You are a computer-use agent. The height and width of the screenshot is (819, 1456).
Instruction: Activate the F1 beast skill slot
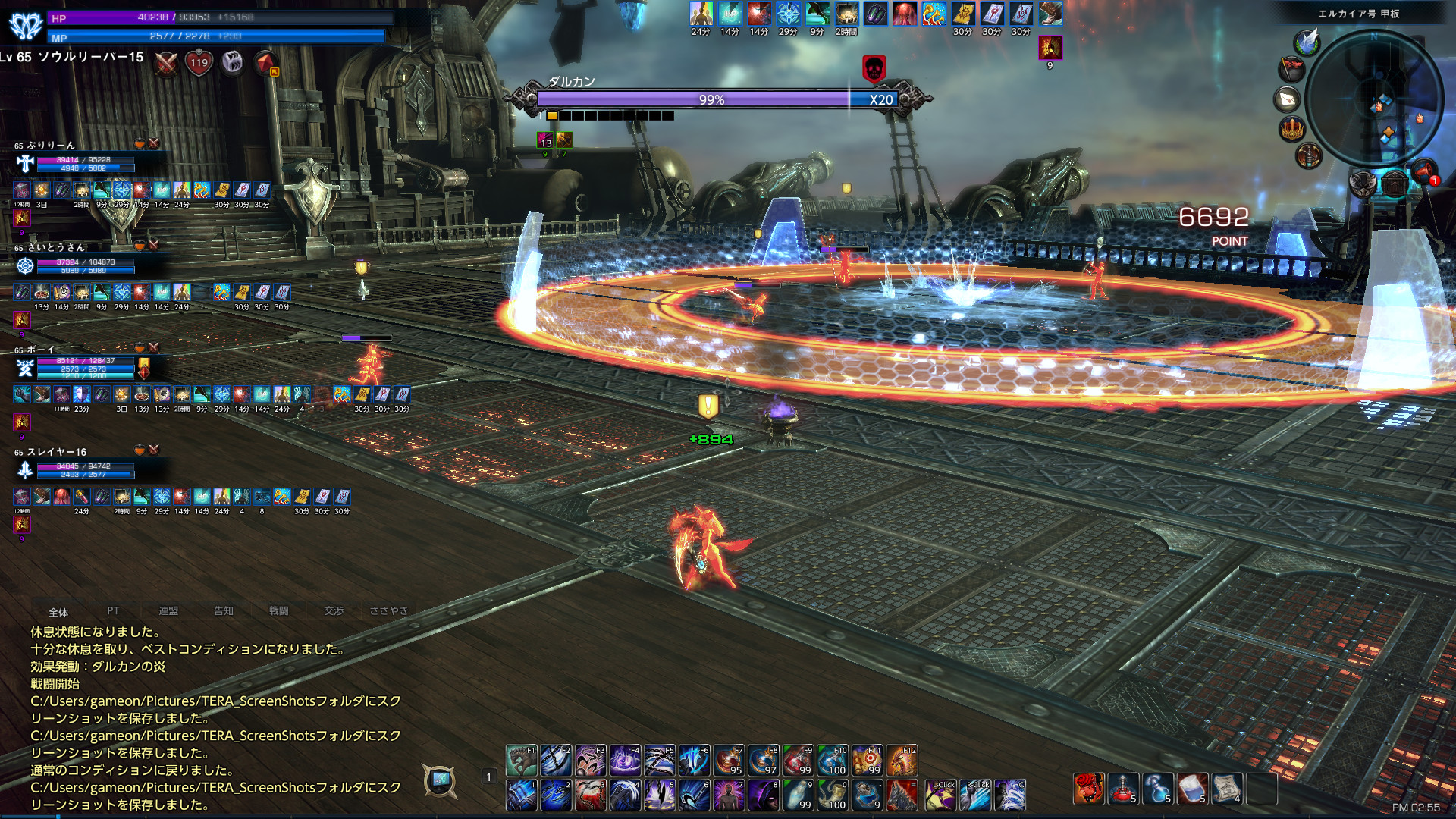(x=521, y=761)
